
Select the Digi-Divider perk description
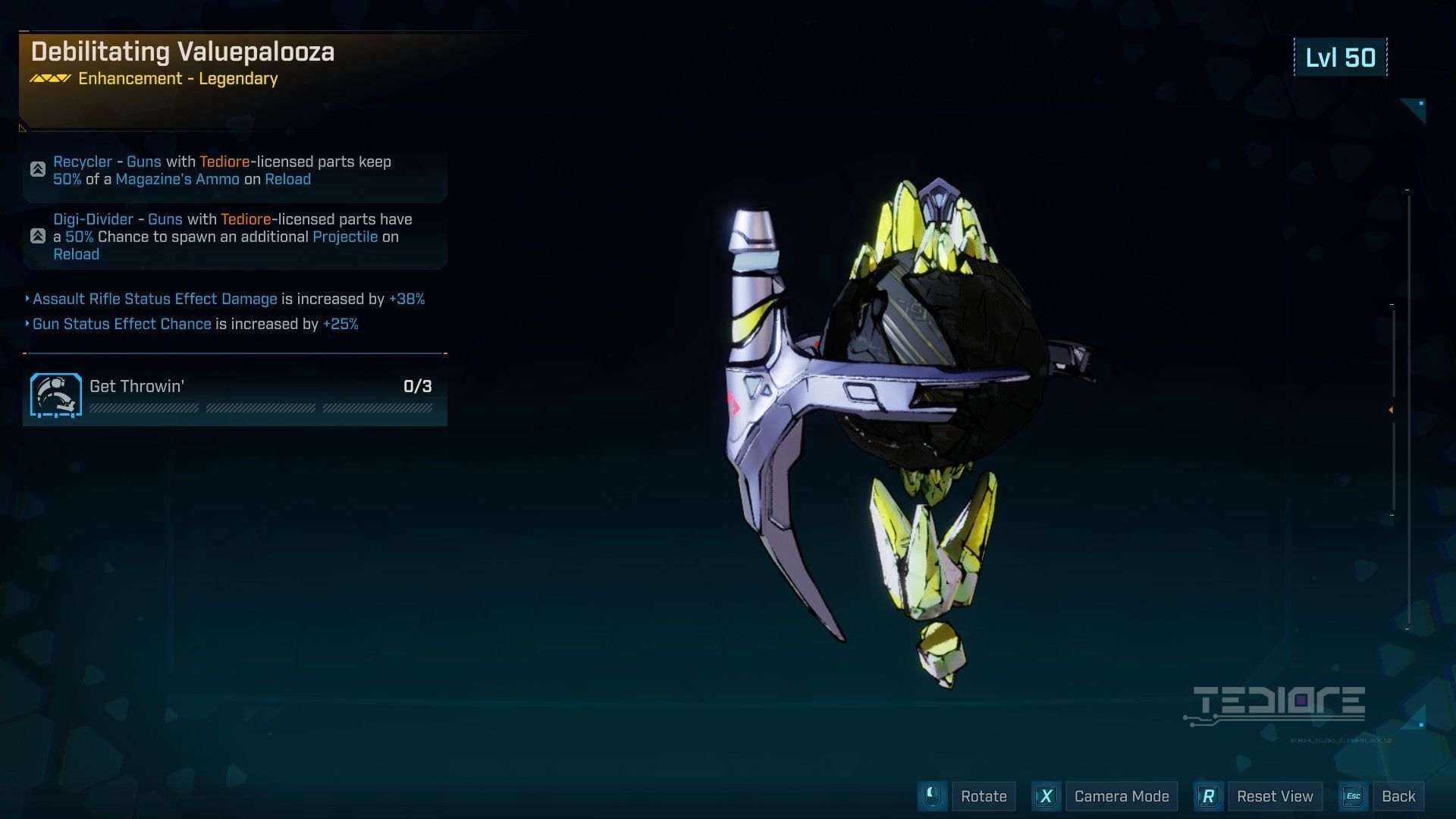coord(235,237)
